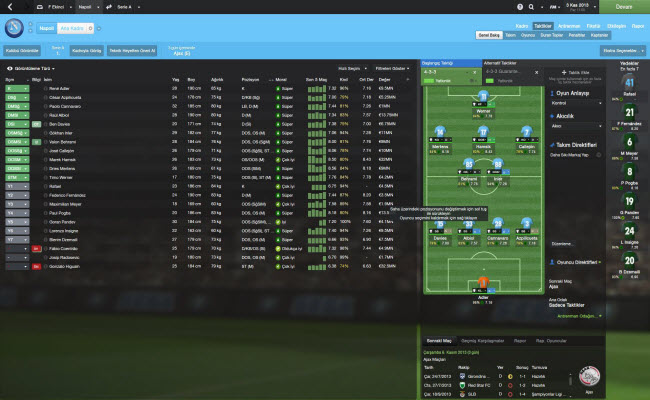This screenshot has height=400, width=650.
Task: Expand the Oyuncu Direktifleri section
Action: 578,261
